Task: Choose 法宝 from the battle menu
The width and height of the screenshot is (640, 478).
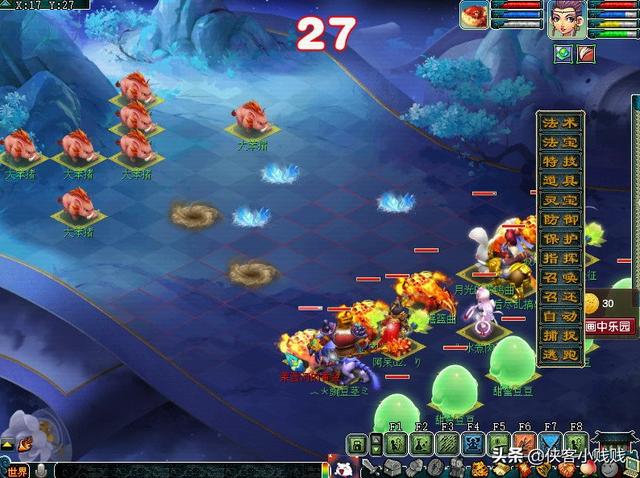Action: coord(560,142)
